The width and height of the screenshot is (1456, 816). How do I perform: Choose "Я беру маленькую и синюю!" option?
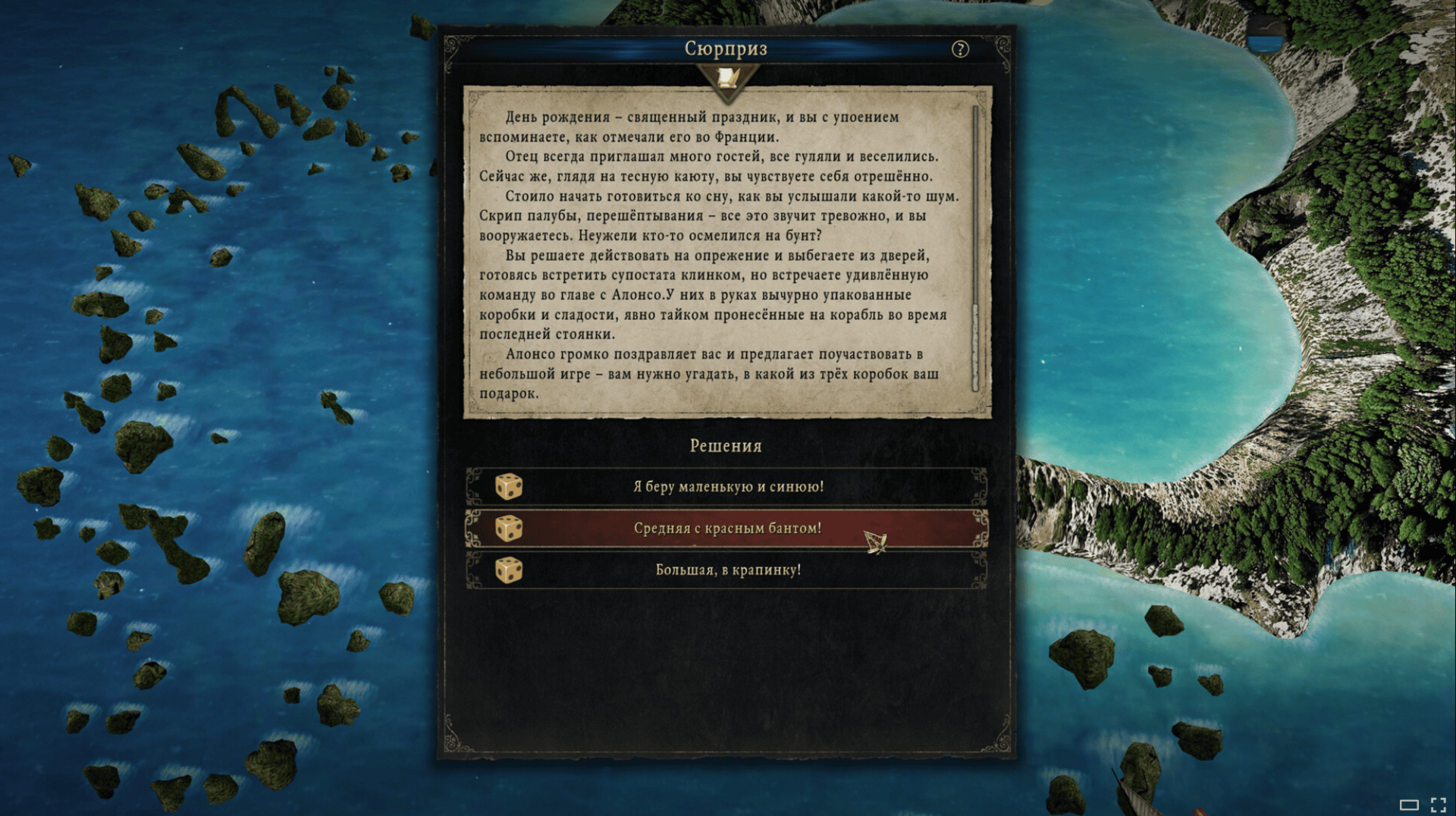[x=727, y=487]
